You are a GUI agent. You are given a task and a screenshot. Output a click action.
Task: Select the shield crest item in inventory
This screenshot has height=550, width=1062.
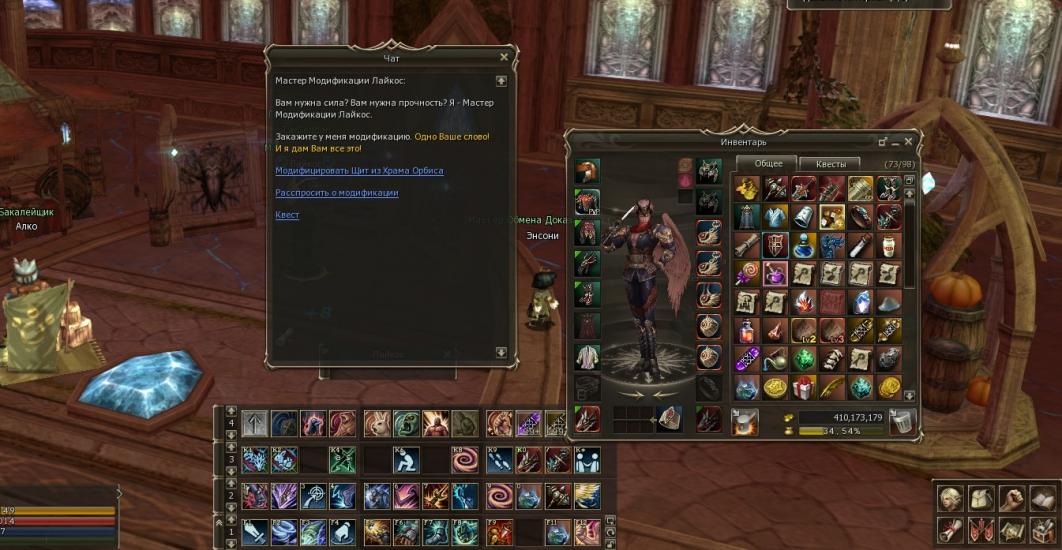[775, 245]
